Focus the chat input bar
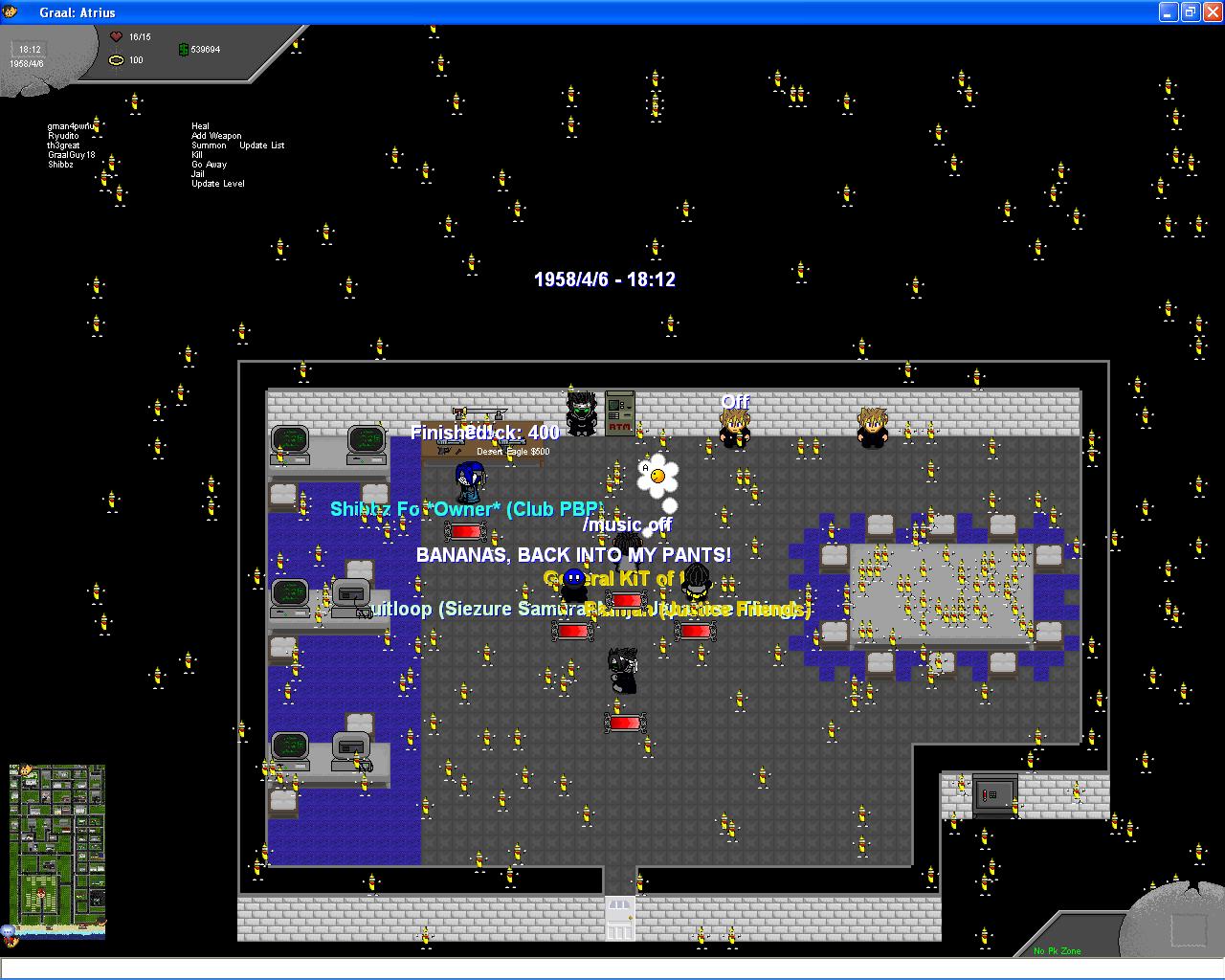This screenshot has height=980, width=1225. tap(612, 969)
